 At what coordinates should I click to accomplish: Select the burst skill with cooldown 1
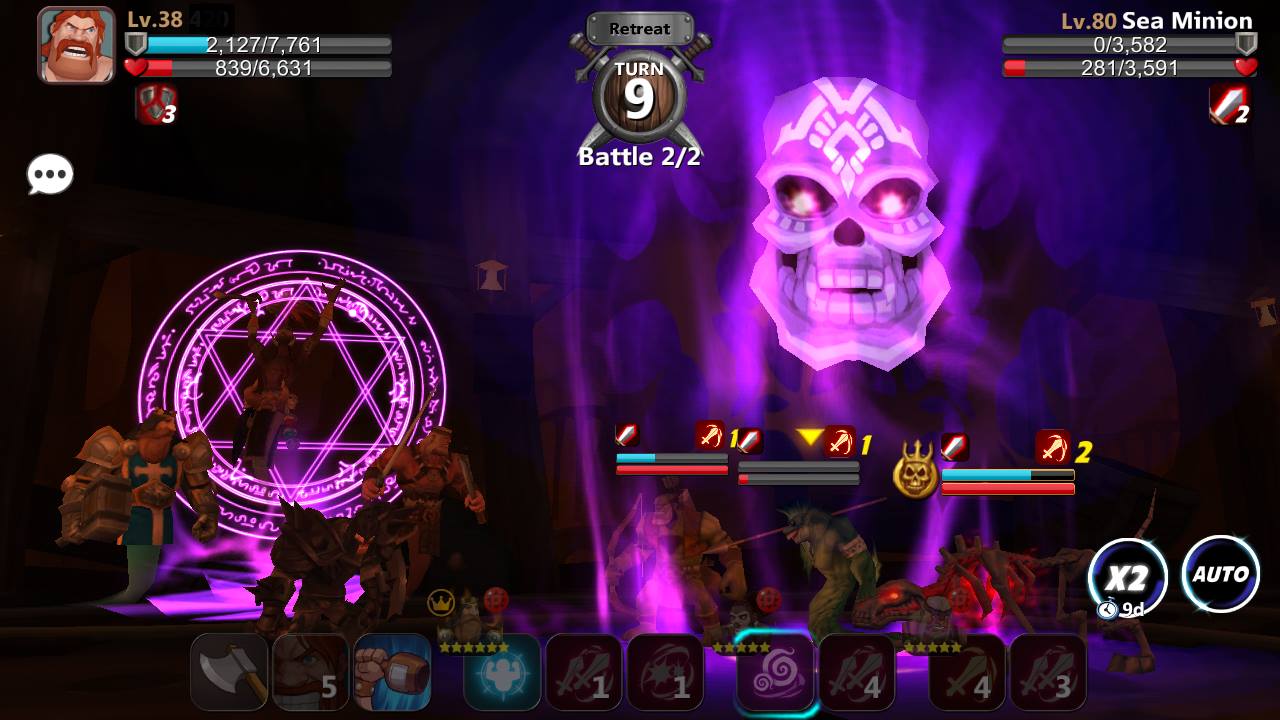click(666, 672)
